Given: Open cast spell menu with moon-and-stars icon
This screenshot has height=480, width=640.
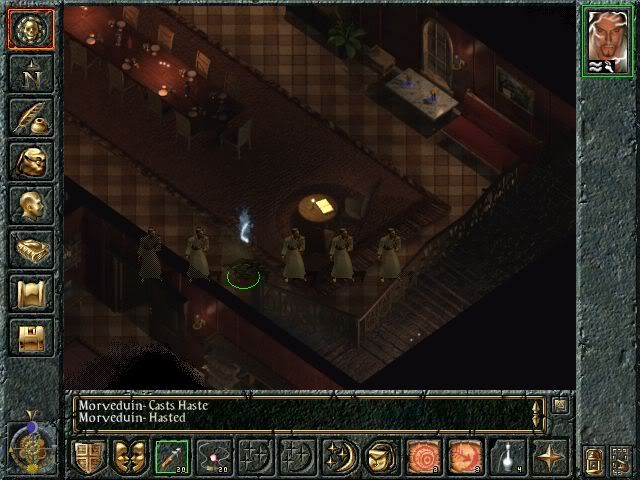Looking at the screenshot, I should pos(340,456).
